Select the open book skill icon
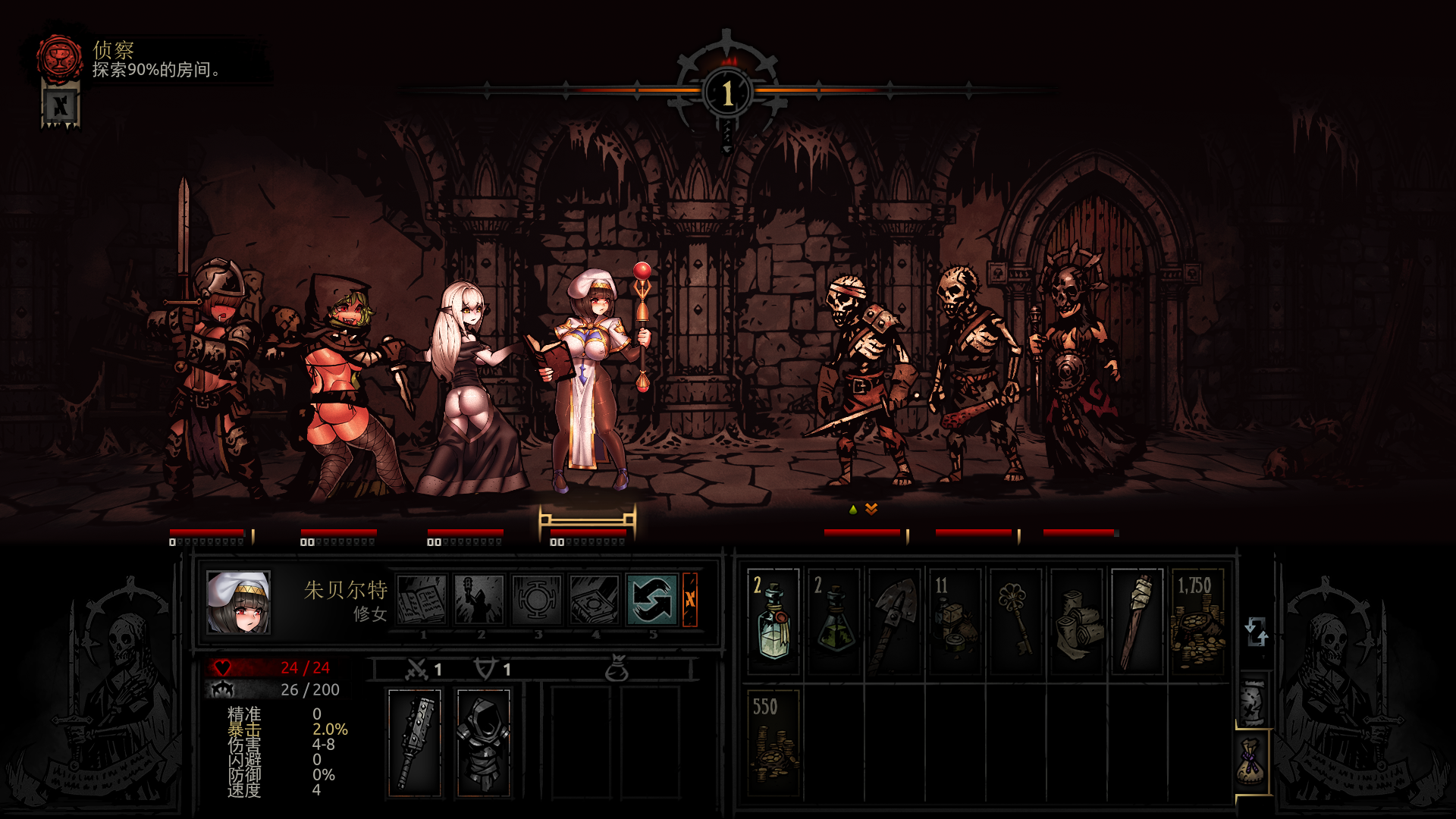Image resolution: width=1456 pixels, height=819 pixels. pyautogui.click(x=422, y=599)
